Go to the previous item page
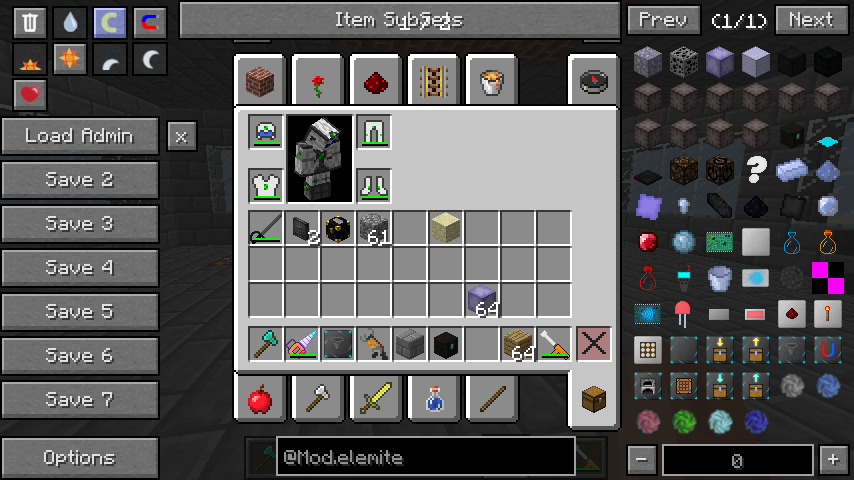Viewport: 854px width, 480px height. click(663, 20)
